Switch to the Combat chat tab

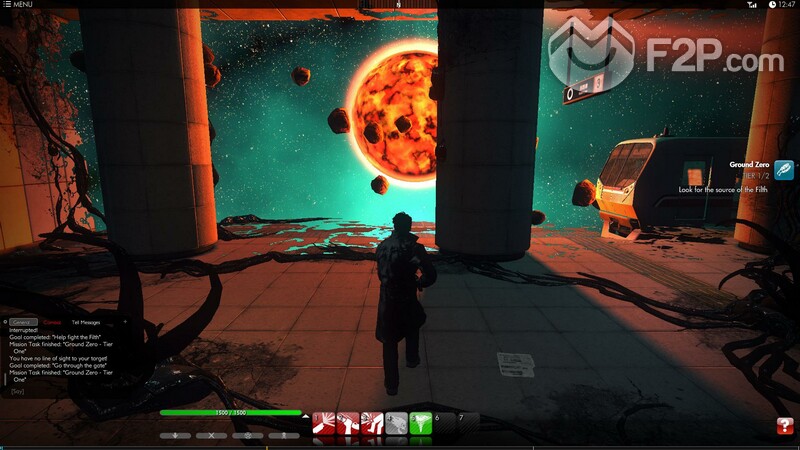pos(52,322)
